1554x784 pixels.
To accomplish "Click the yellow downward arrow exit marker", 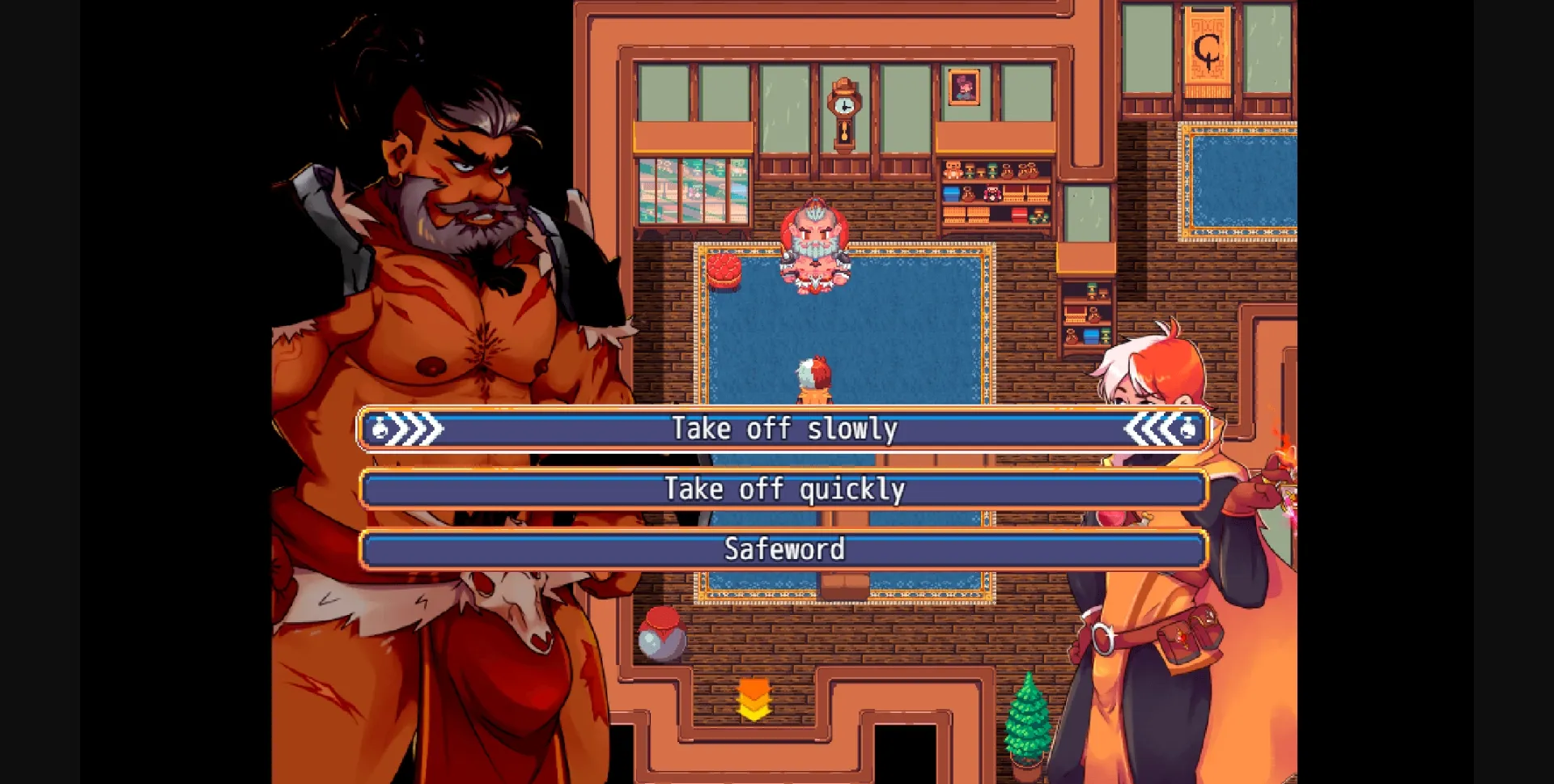I will tap(754, 697).
